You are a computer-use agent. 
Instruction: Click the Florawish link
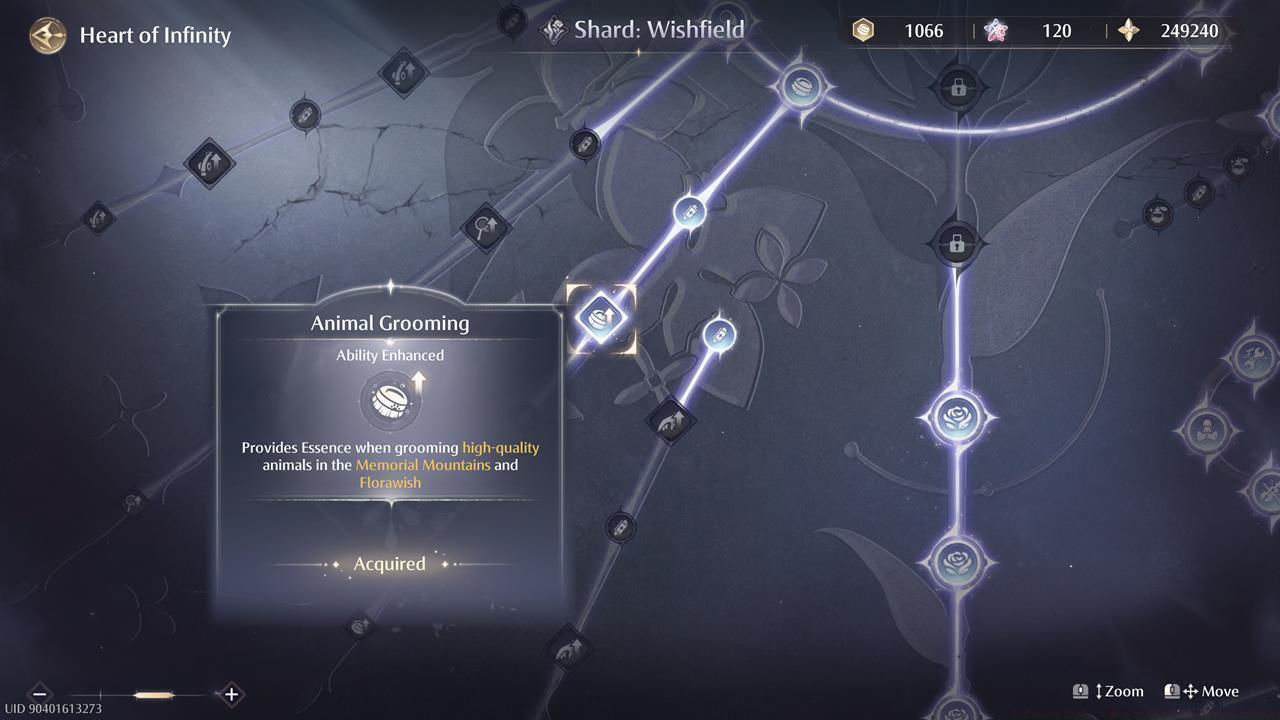click(x=390, y=482)
